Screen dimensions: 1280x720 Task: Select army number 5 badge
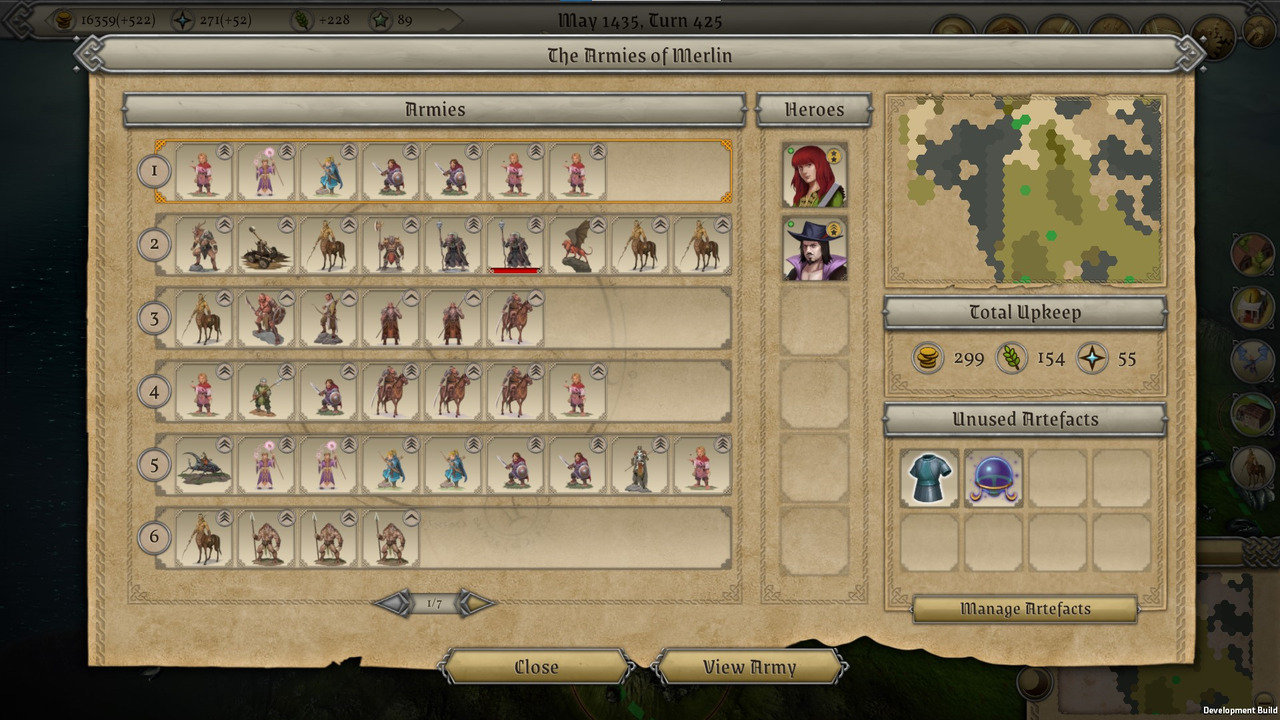click(154, 464)
